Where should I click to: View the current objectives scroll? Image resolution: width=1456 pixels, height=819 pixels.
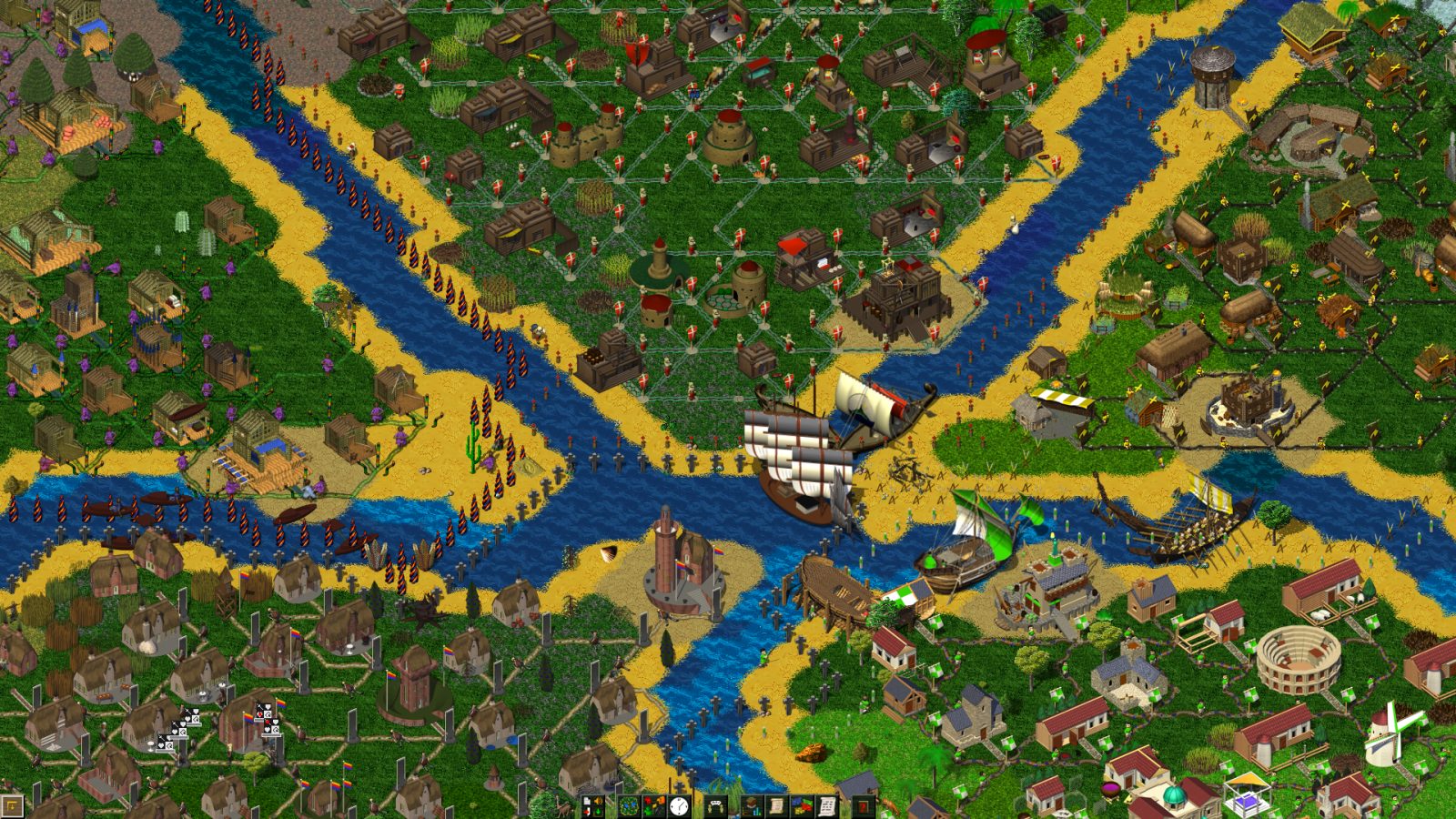tap(775, 806)
